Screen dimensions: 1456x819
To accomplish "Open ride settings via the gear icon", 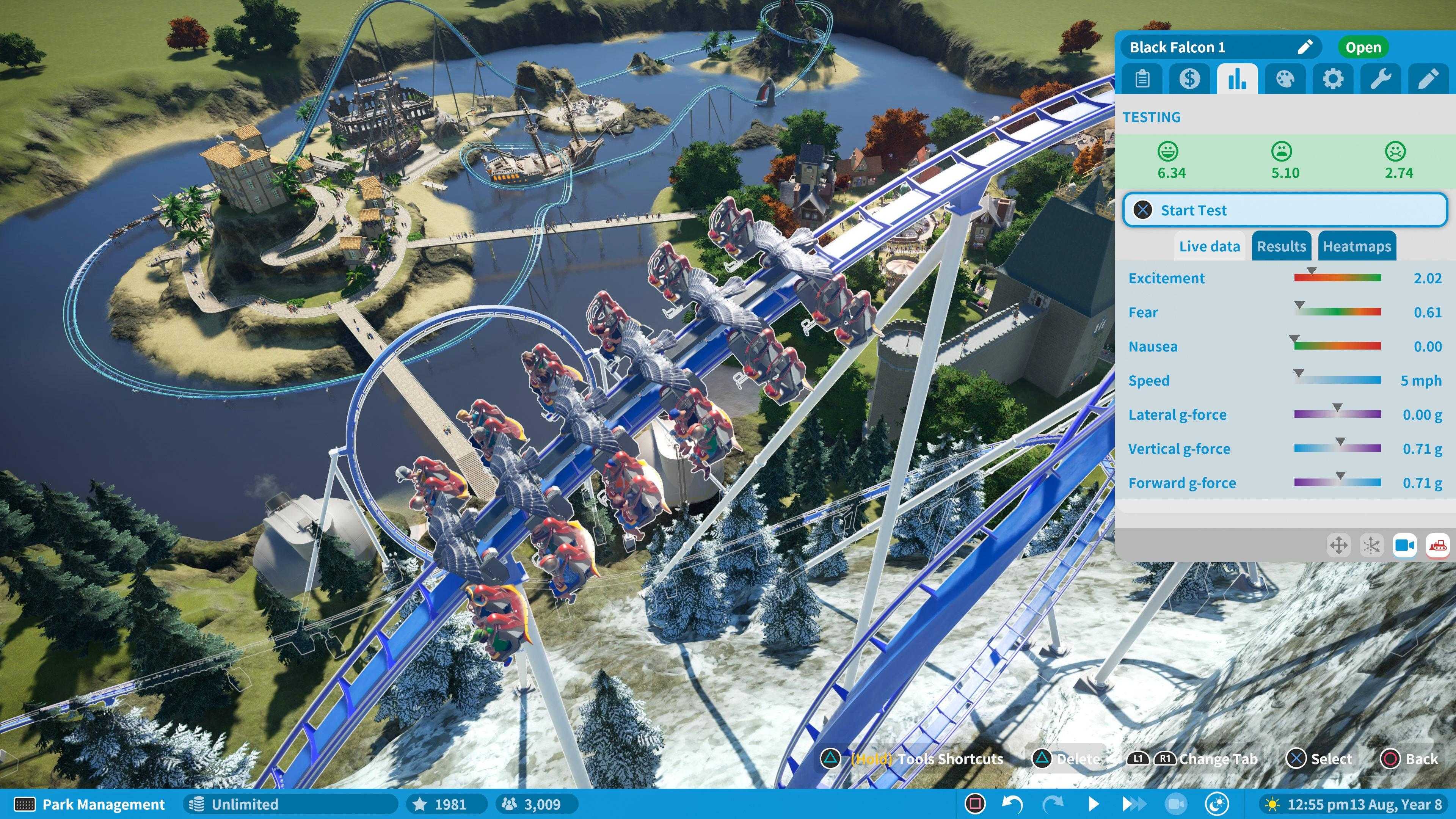I will tap(1334, 79).
